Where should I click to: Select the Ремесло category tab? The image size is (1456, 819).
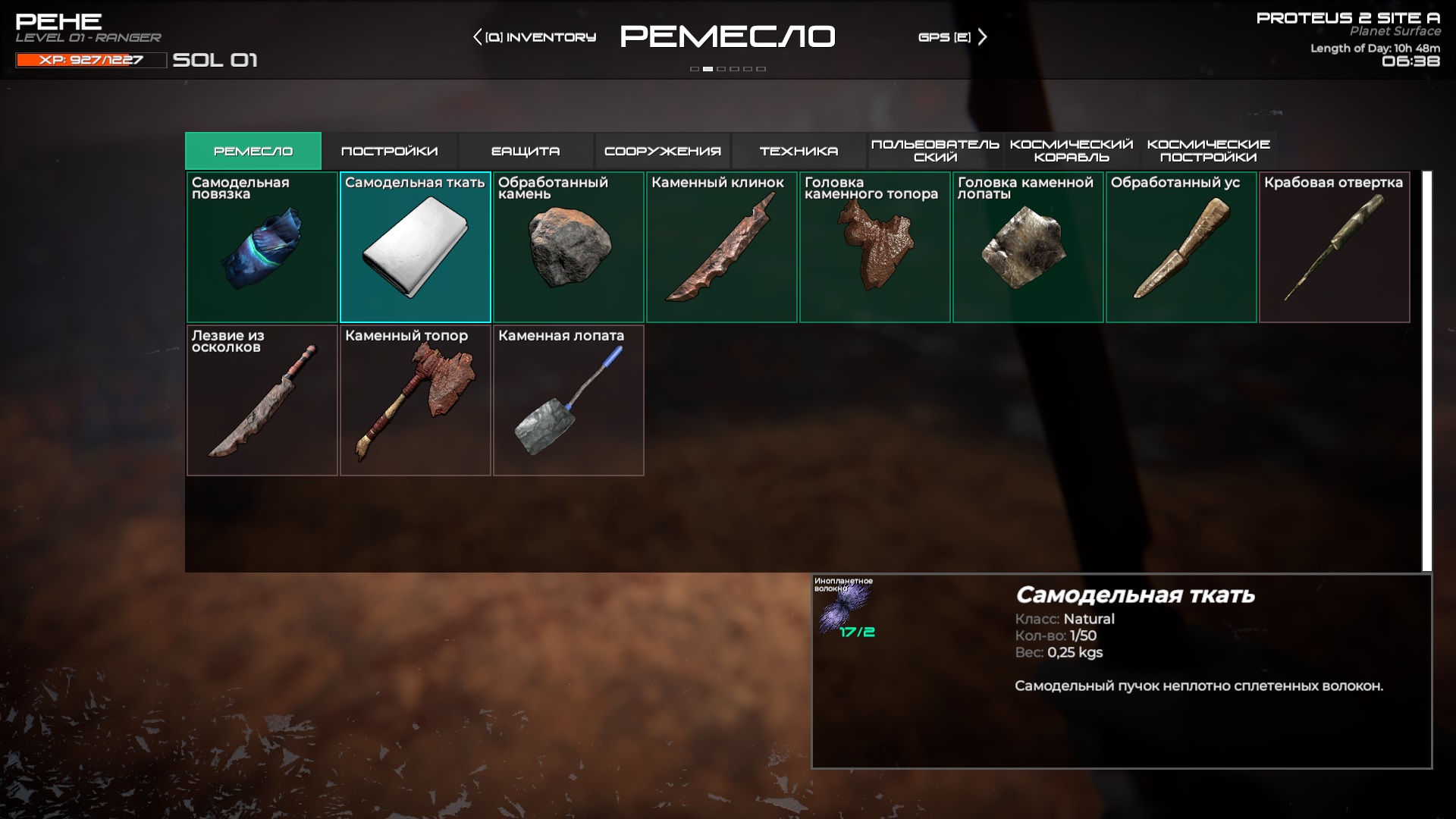253,151
